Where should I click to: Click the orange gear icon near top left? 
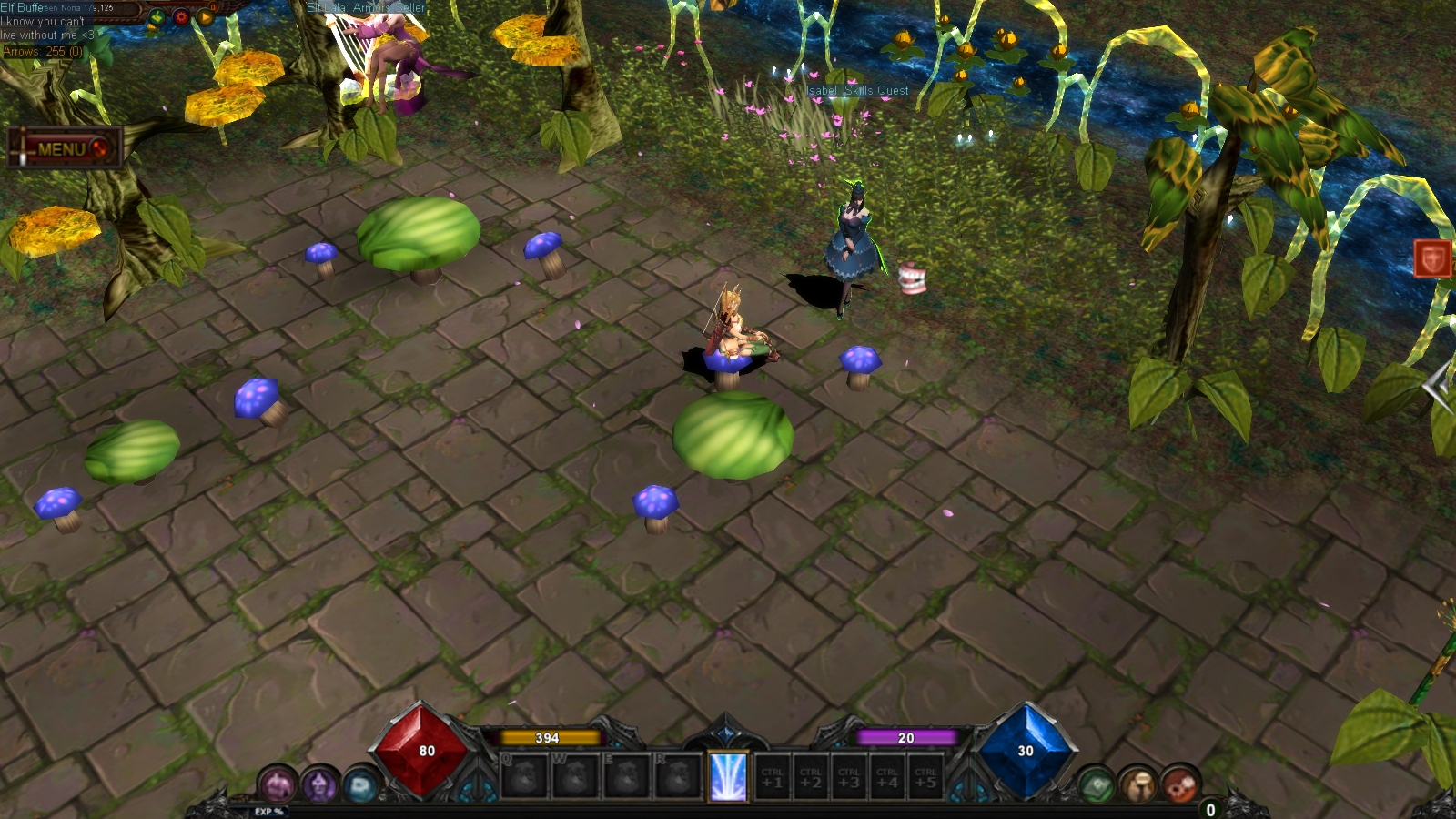coord(181,17)
